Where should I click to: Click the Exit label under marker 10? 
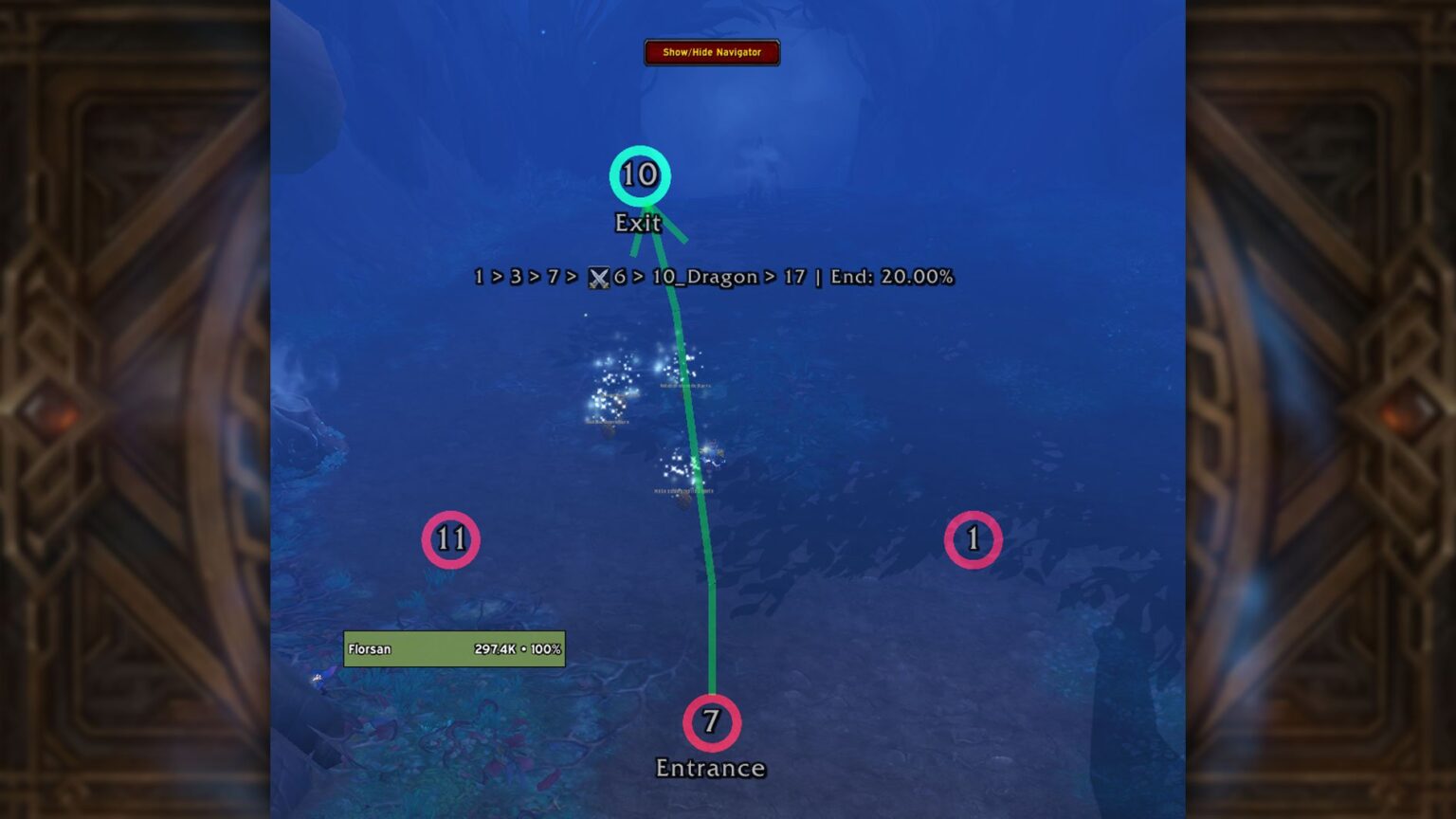(637, 224)
